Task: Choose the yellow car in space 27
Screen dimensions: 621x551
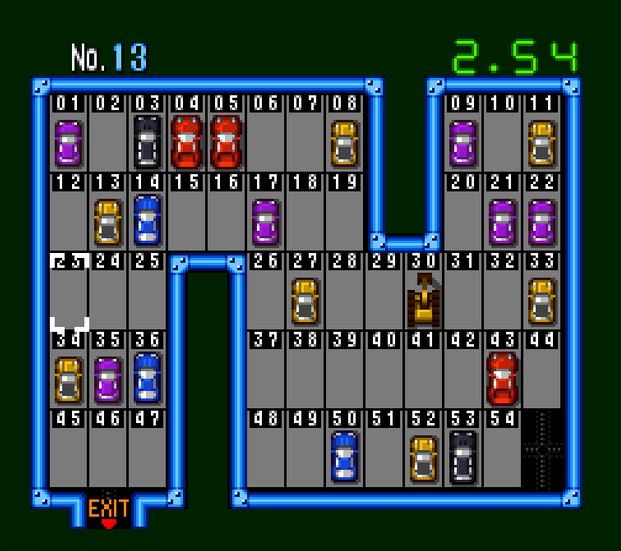Action: [x=305, y=300]
